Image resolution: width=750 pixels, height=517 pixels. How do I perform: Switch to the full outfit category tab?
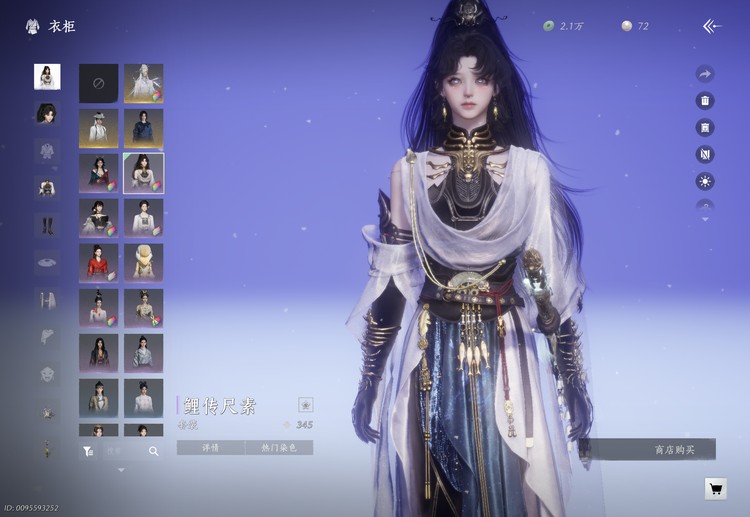[x=47, y=76]
